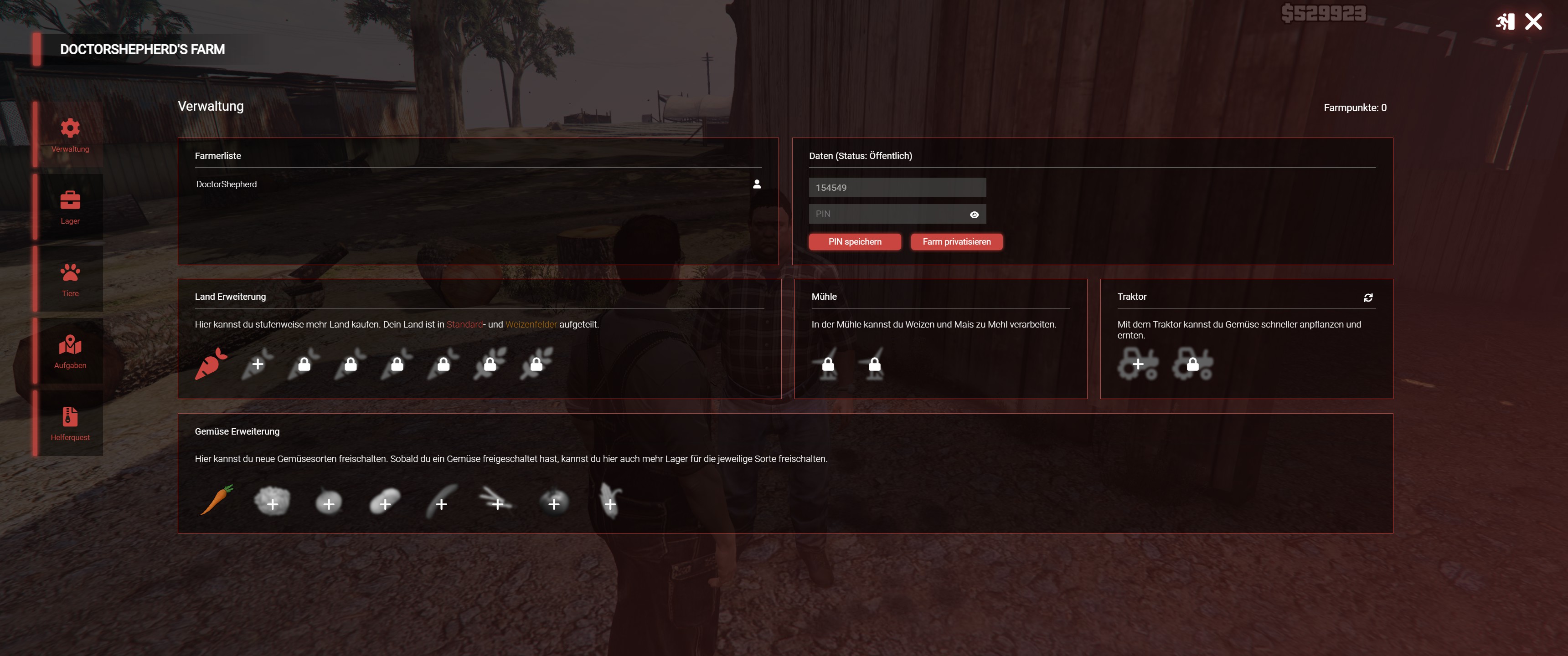1568x656 pixels.
Task: Open the Helferquest tab
Action: click(x=70, y=423)
